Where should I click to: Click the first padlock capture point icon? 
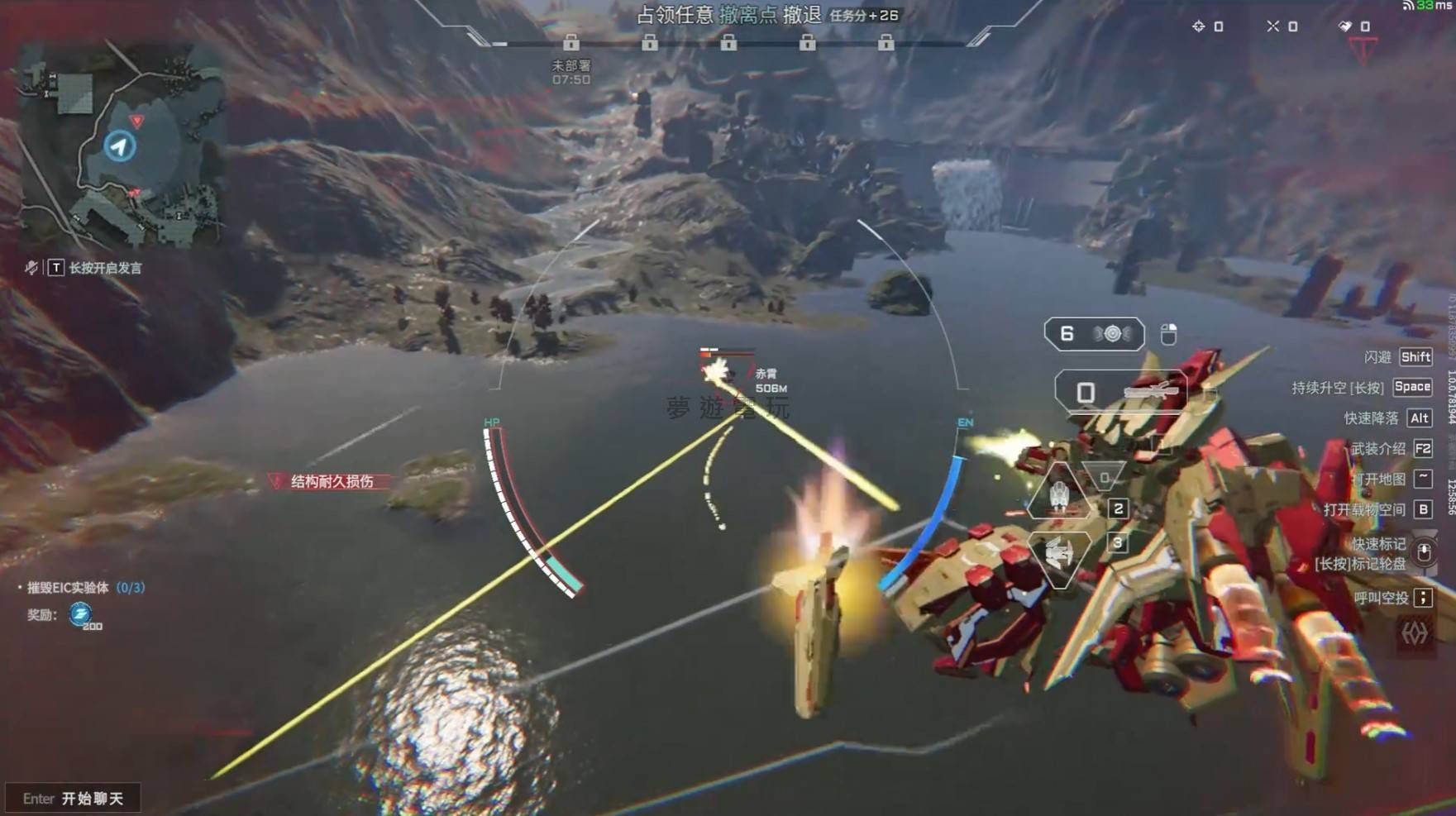(x=570, y=41)
